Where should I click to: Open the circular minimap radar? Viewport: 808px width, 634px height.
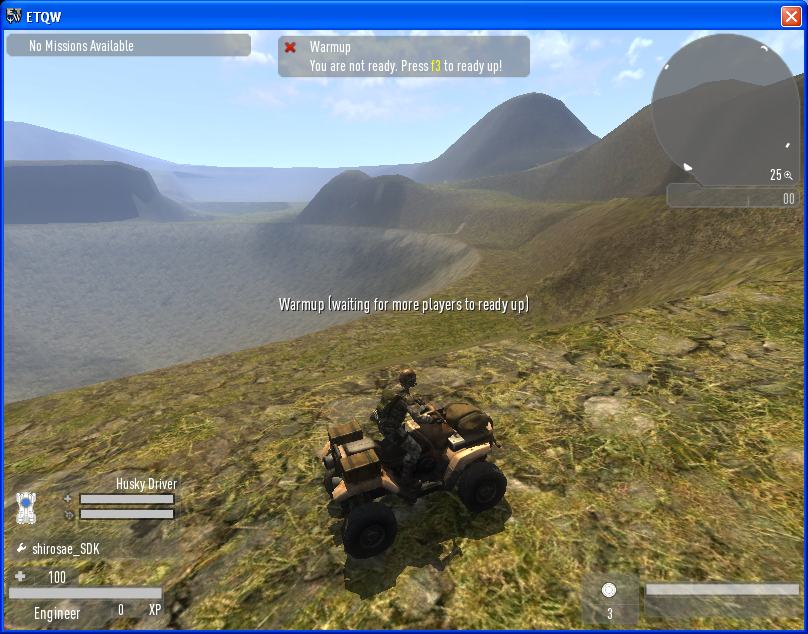[725, 110]
